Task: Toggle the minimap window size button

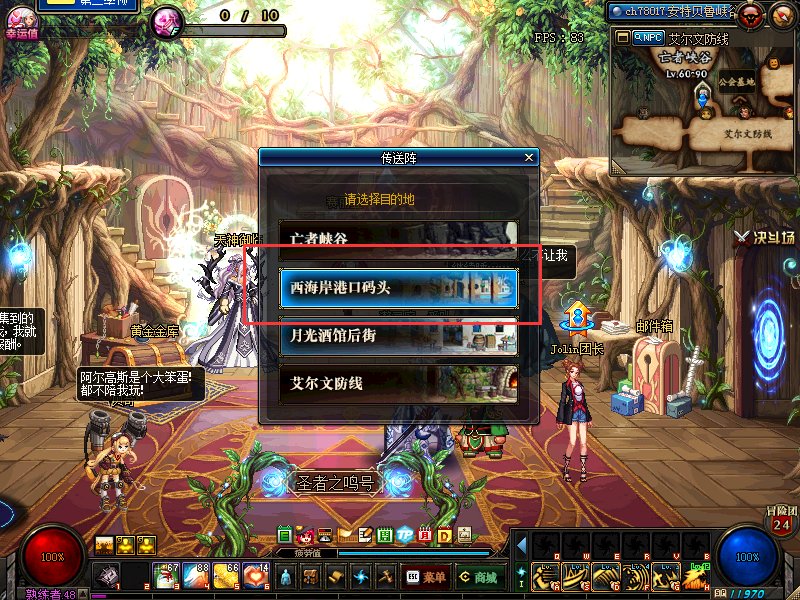Action: point(622,37)
